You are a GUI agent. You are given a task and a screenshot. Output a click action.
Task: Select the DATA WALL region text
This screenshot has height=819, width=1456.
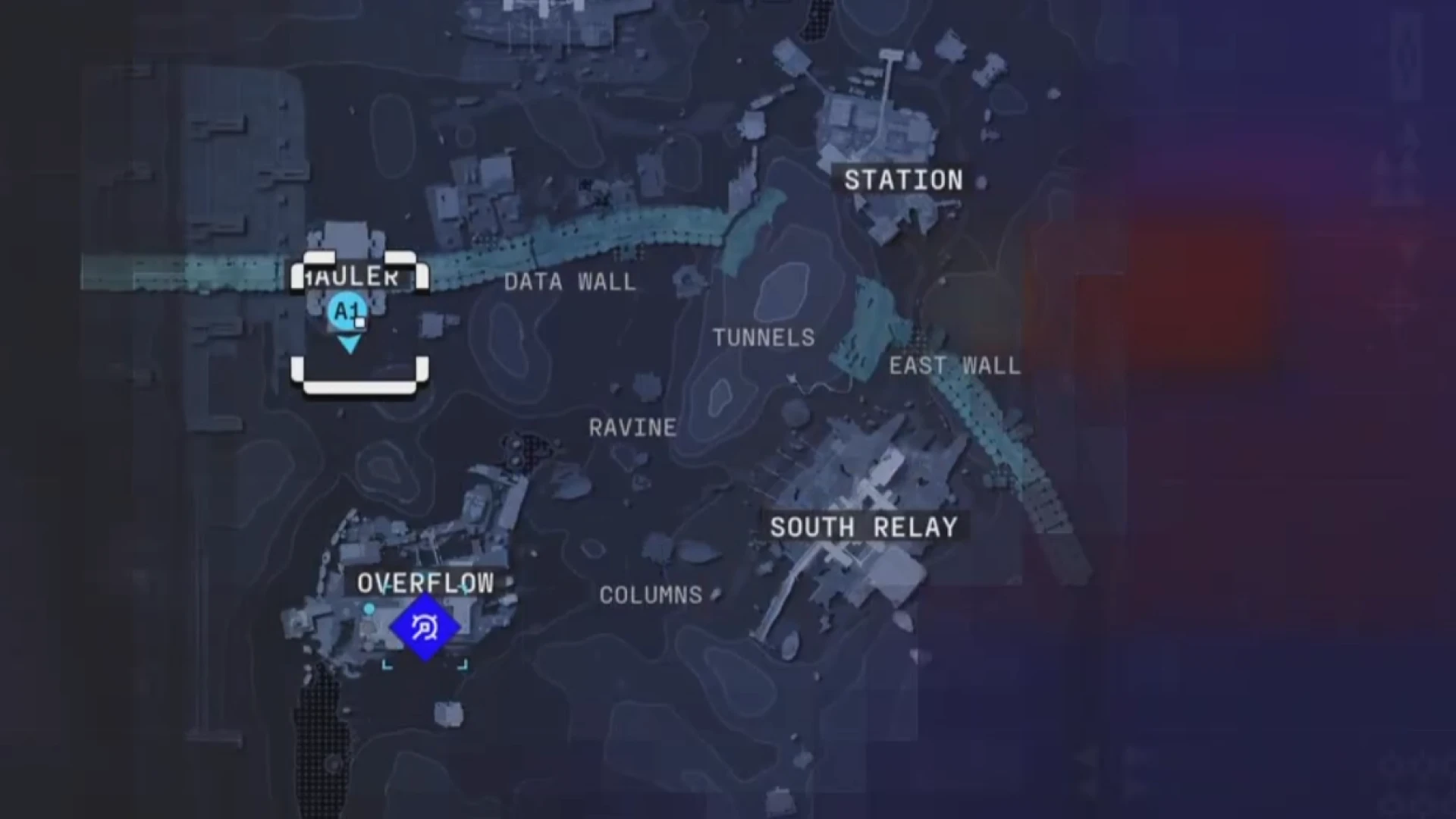coord(570,282)
